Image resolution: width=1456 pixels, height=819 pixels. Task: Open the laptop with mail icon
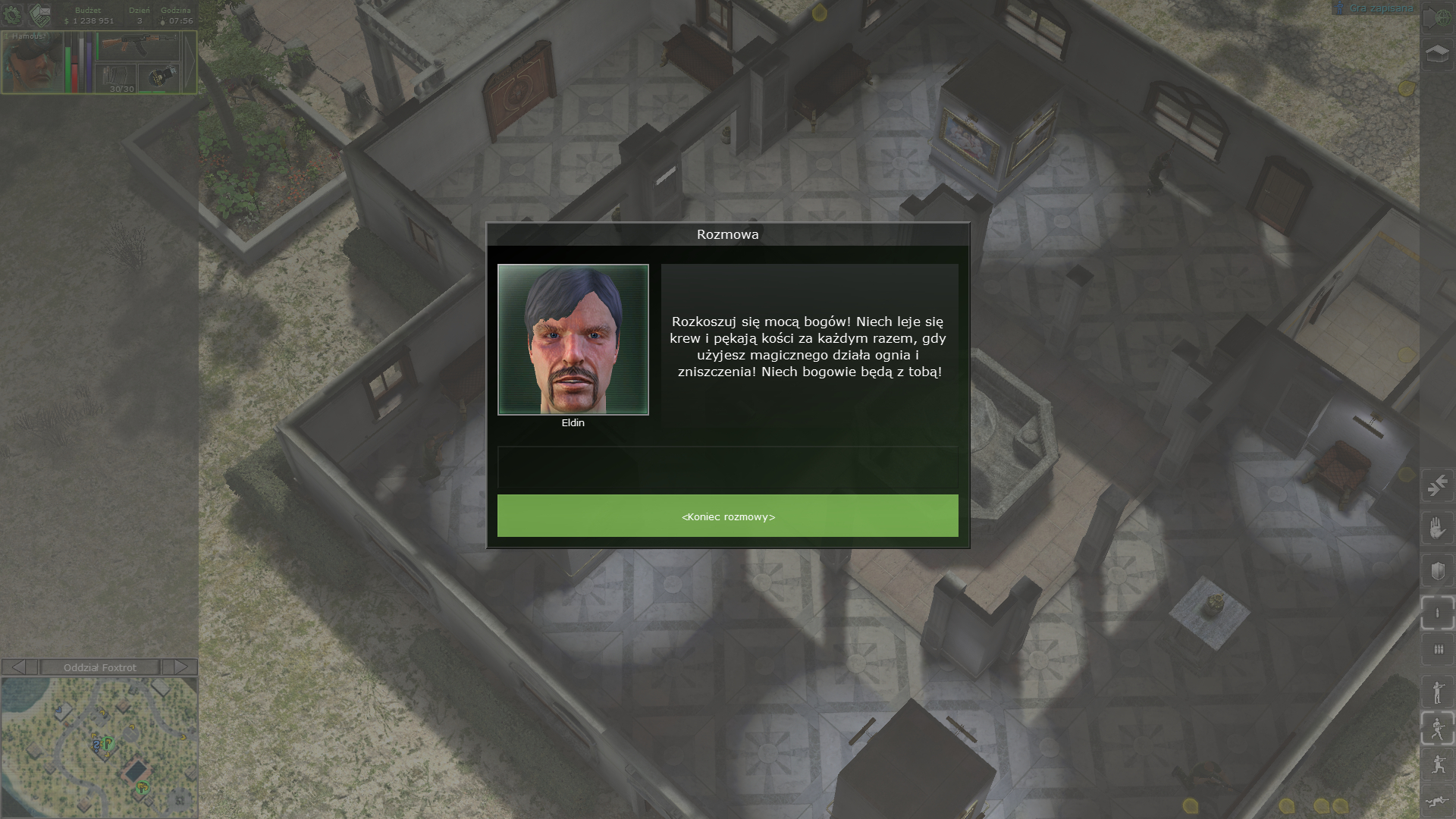(x=39, y=14)
